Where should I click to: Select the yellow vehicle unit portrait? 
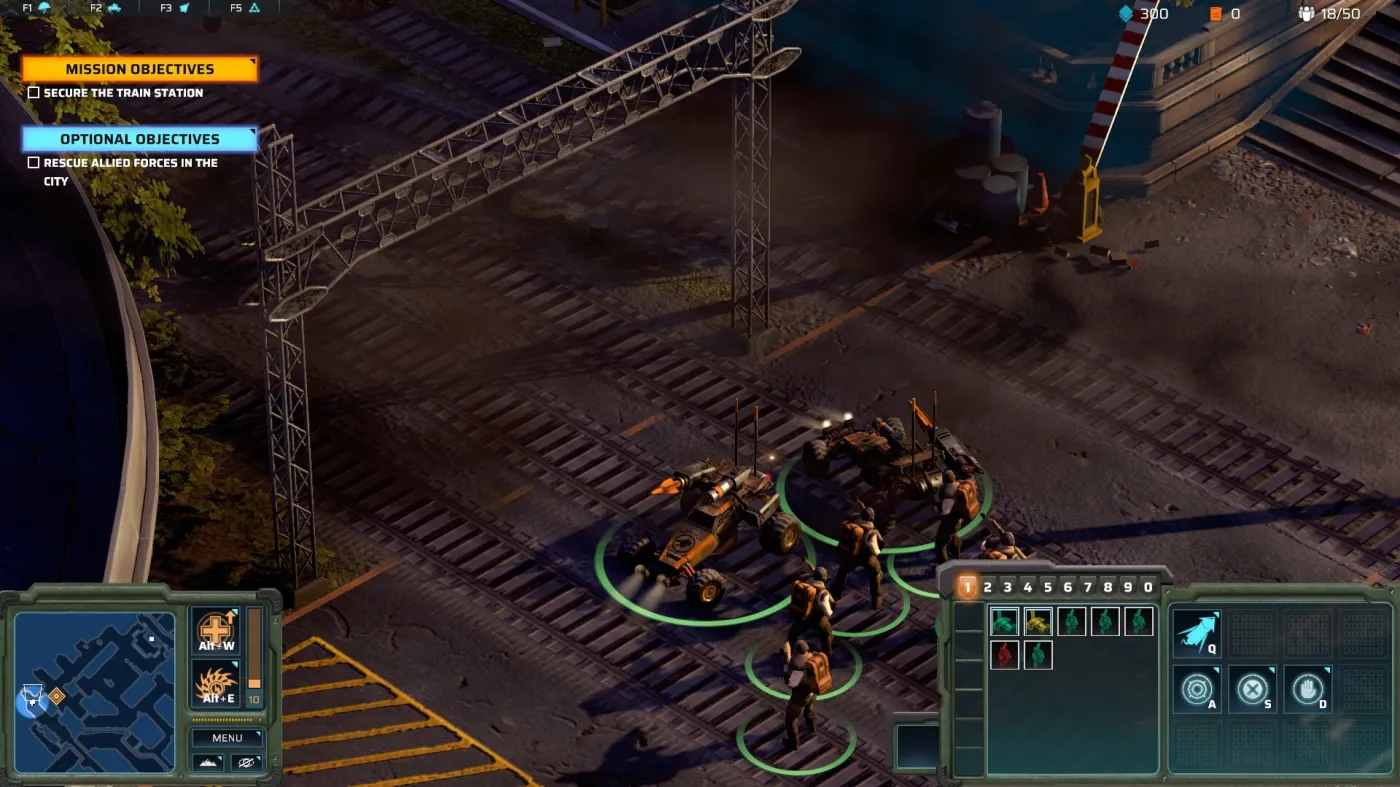[x=1037, y=621]
